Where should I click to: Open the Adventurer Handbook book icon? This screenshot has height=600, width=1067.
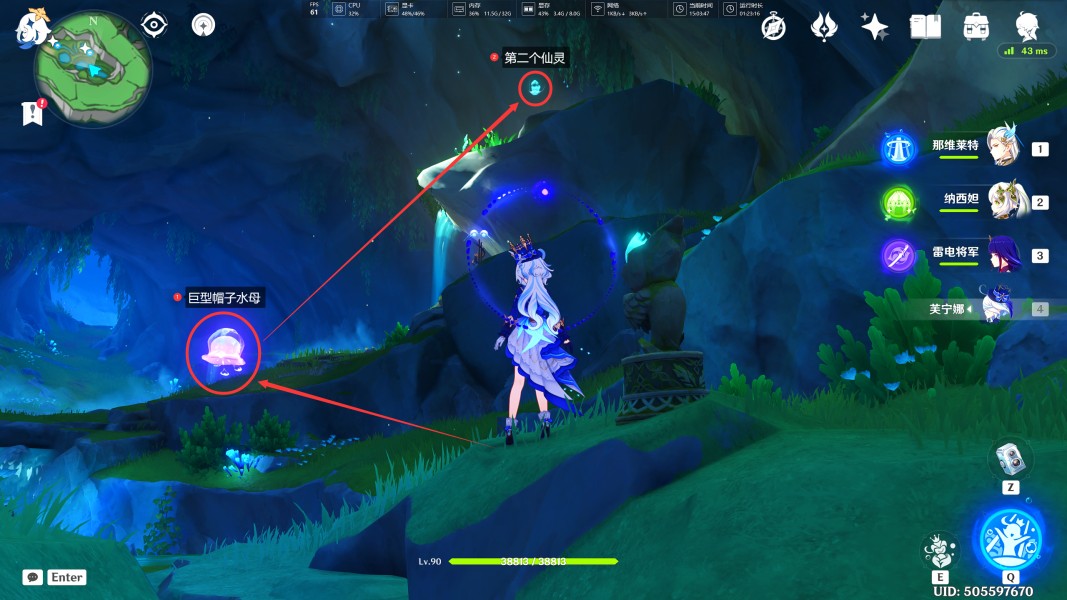coord(925,27)
